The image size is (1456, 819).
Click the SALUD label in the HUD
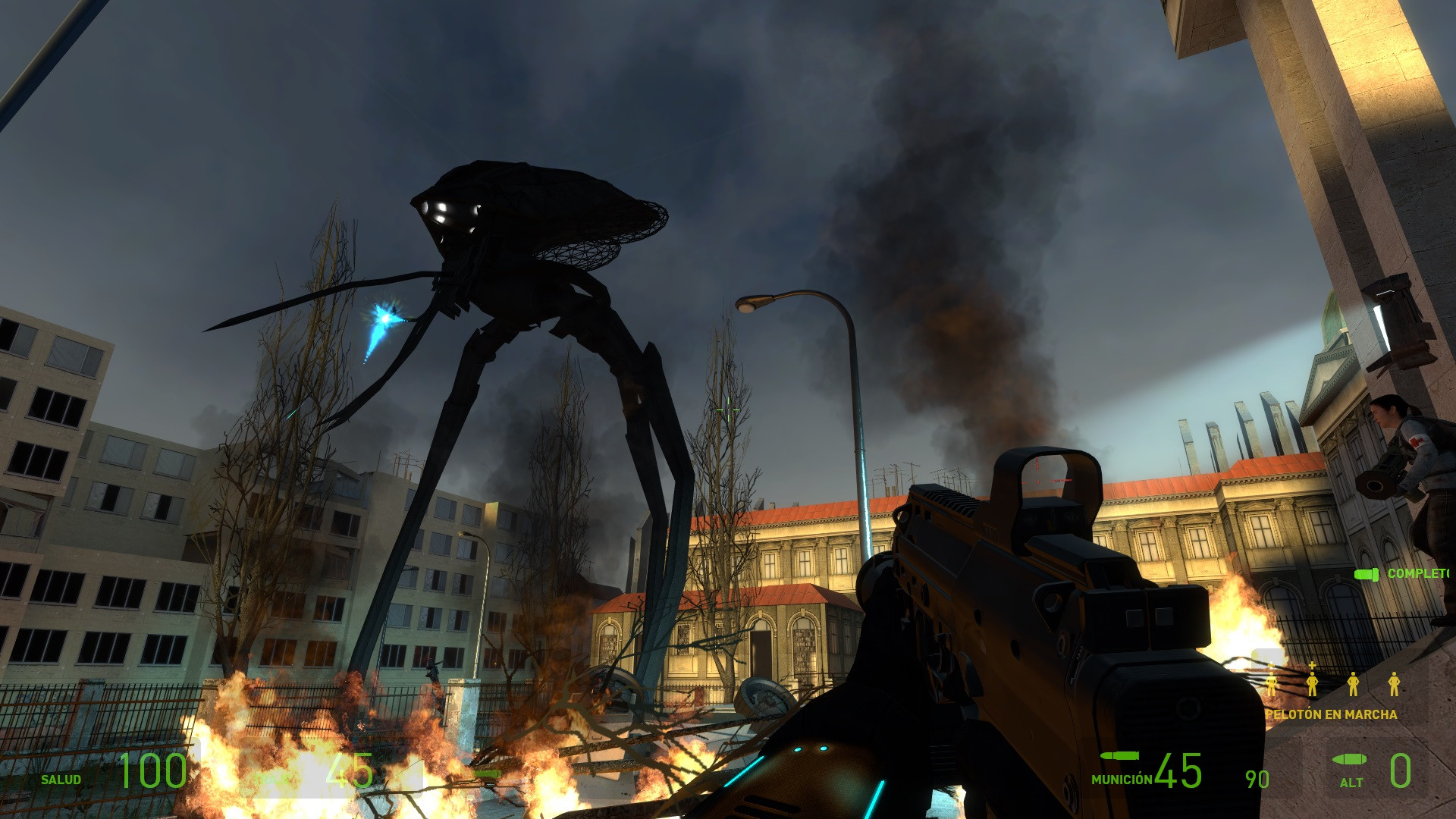point(61,779)
